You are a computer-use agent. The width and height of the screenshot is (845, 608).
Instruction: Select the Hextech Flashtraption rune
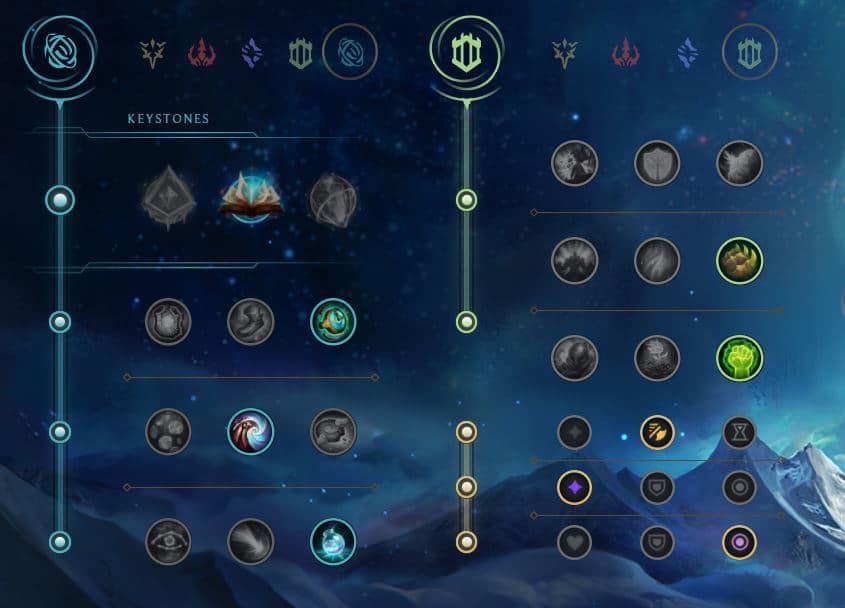[x=168, y=322]
